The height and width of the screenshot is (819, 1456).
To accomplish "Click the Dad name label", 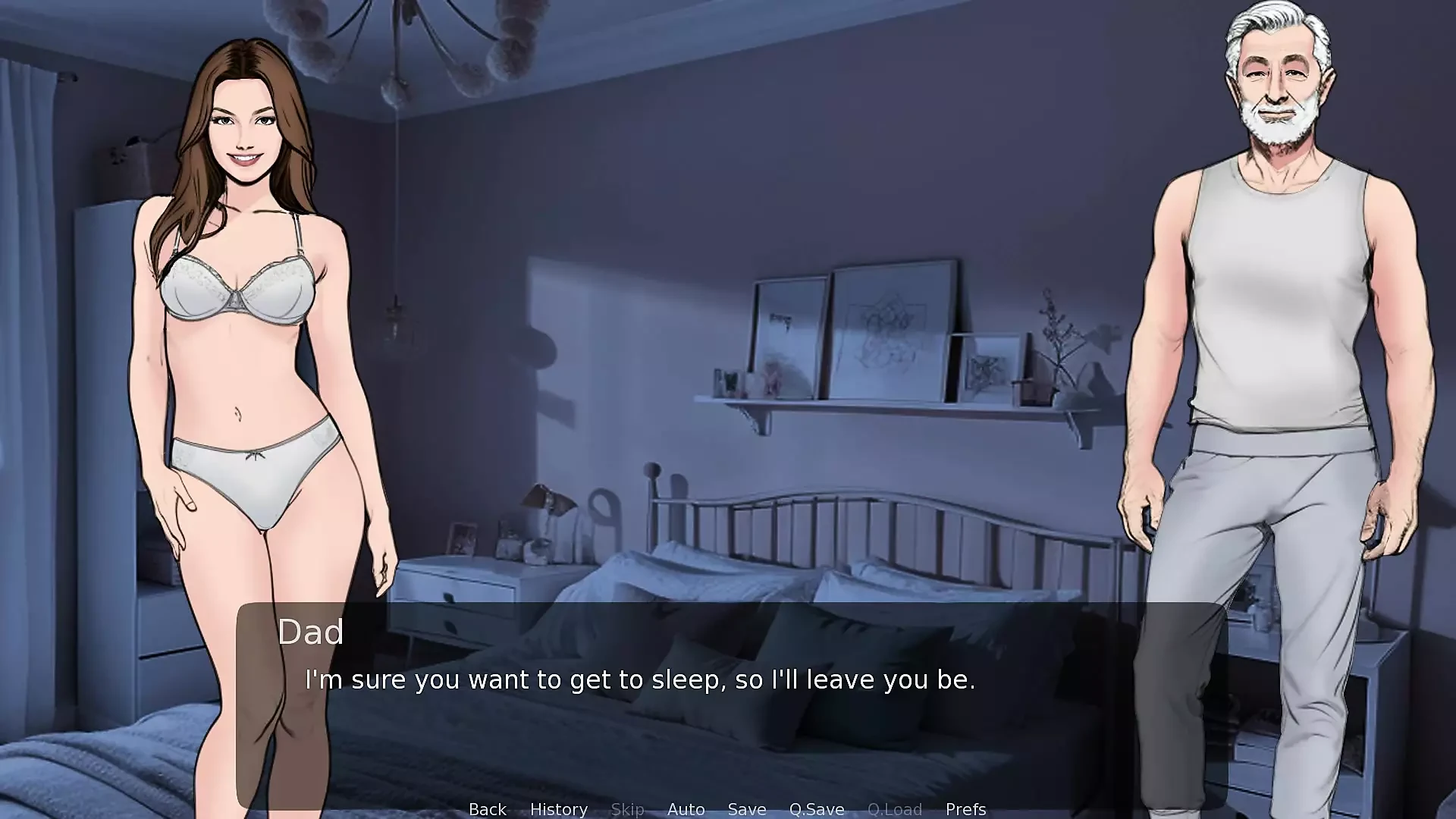I will [x=312, y=632].
